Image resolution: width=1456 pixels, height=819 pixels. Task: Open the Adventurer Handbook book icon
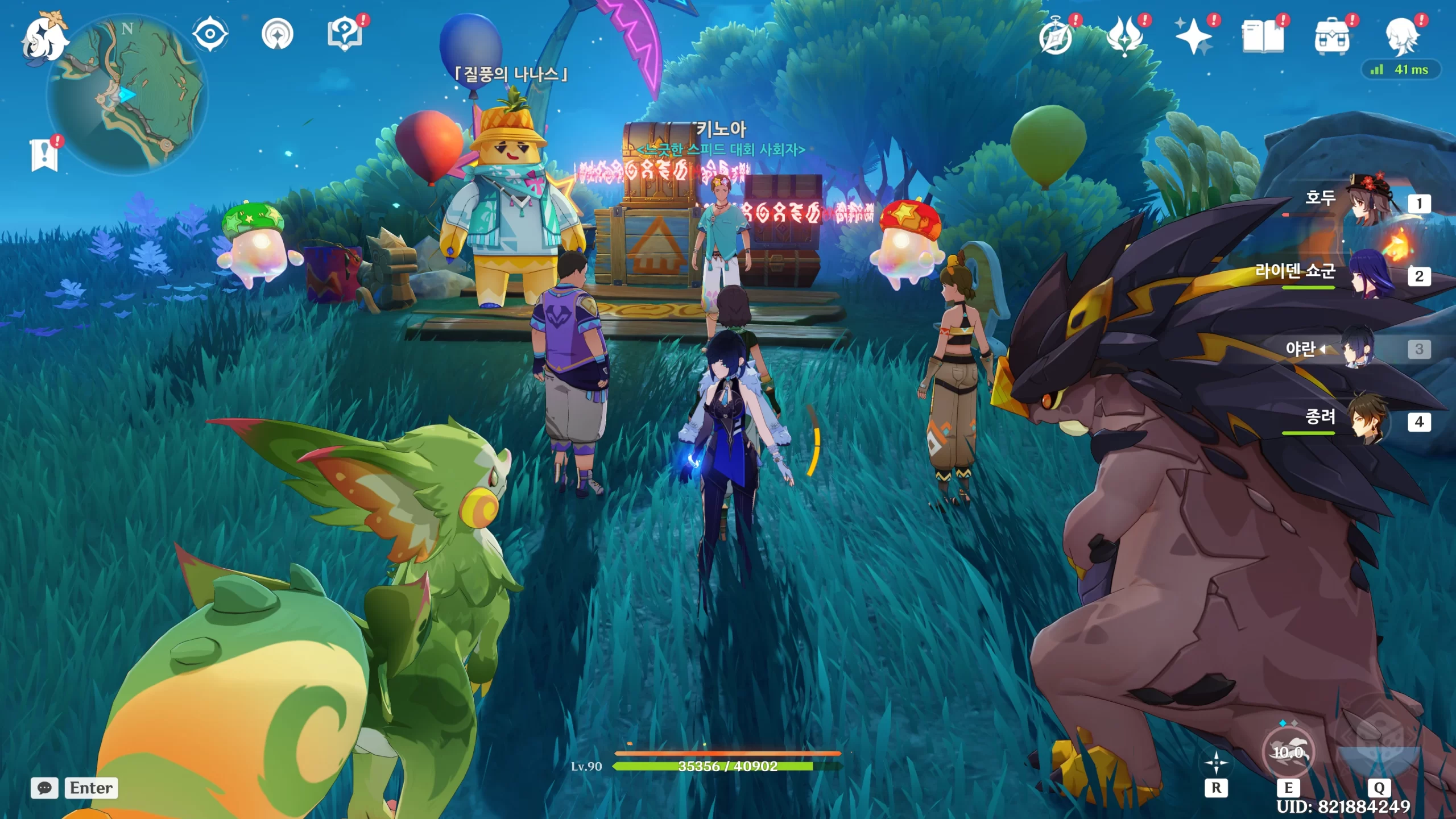pyautogui.click(x=1263, y=36)
